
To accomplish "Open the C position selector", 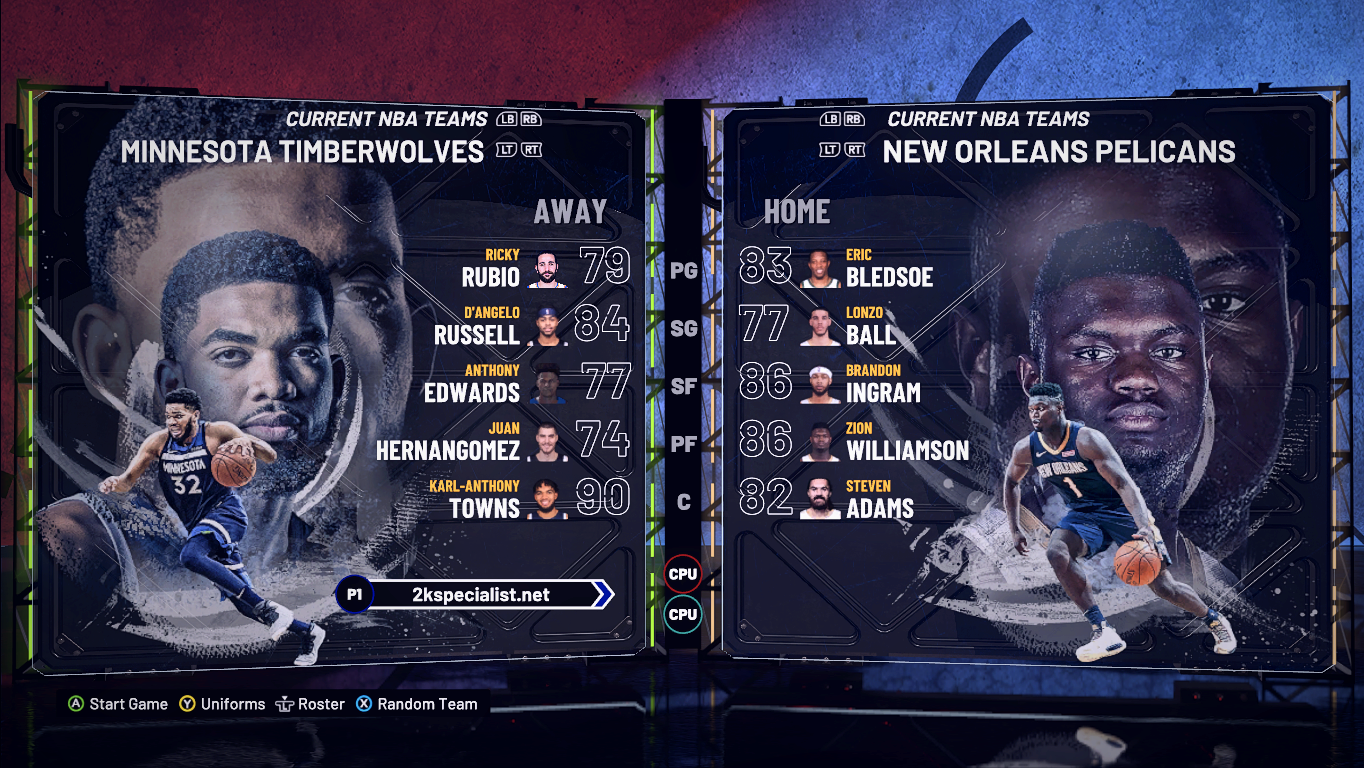I will [x=685, y=504].
